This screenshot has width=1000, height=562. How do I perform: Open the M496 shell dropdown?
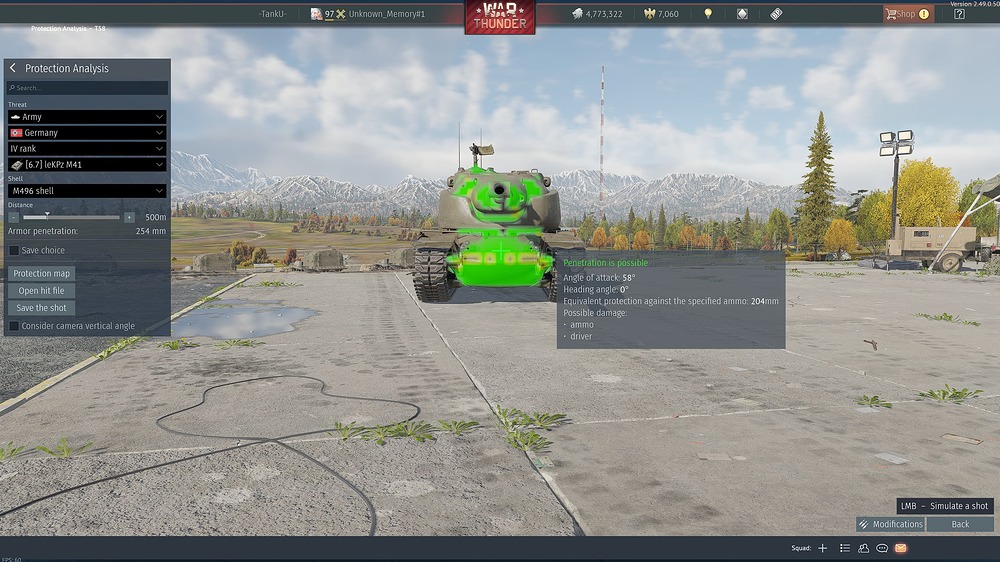coord(87,191)
